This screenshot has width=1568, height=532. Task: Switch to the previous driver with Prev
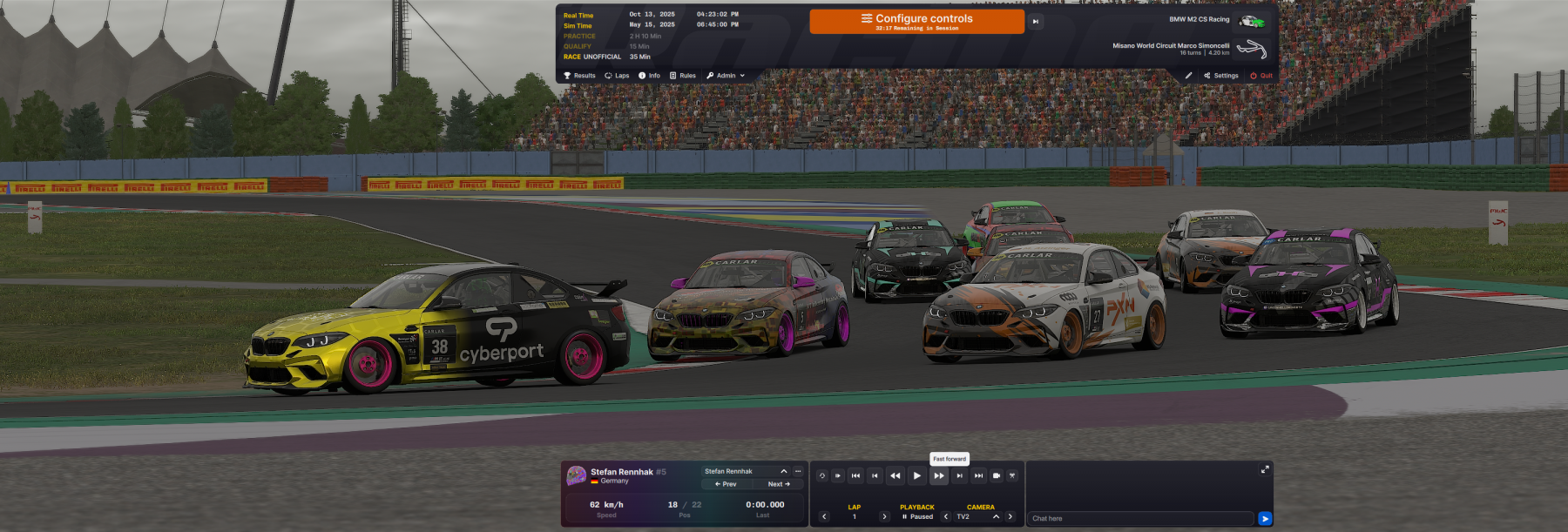coord(726,484)
